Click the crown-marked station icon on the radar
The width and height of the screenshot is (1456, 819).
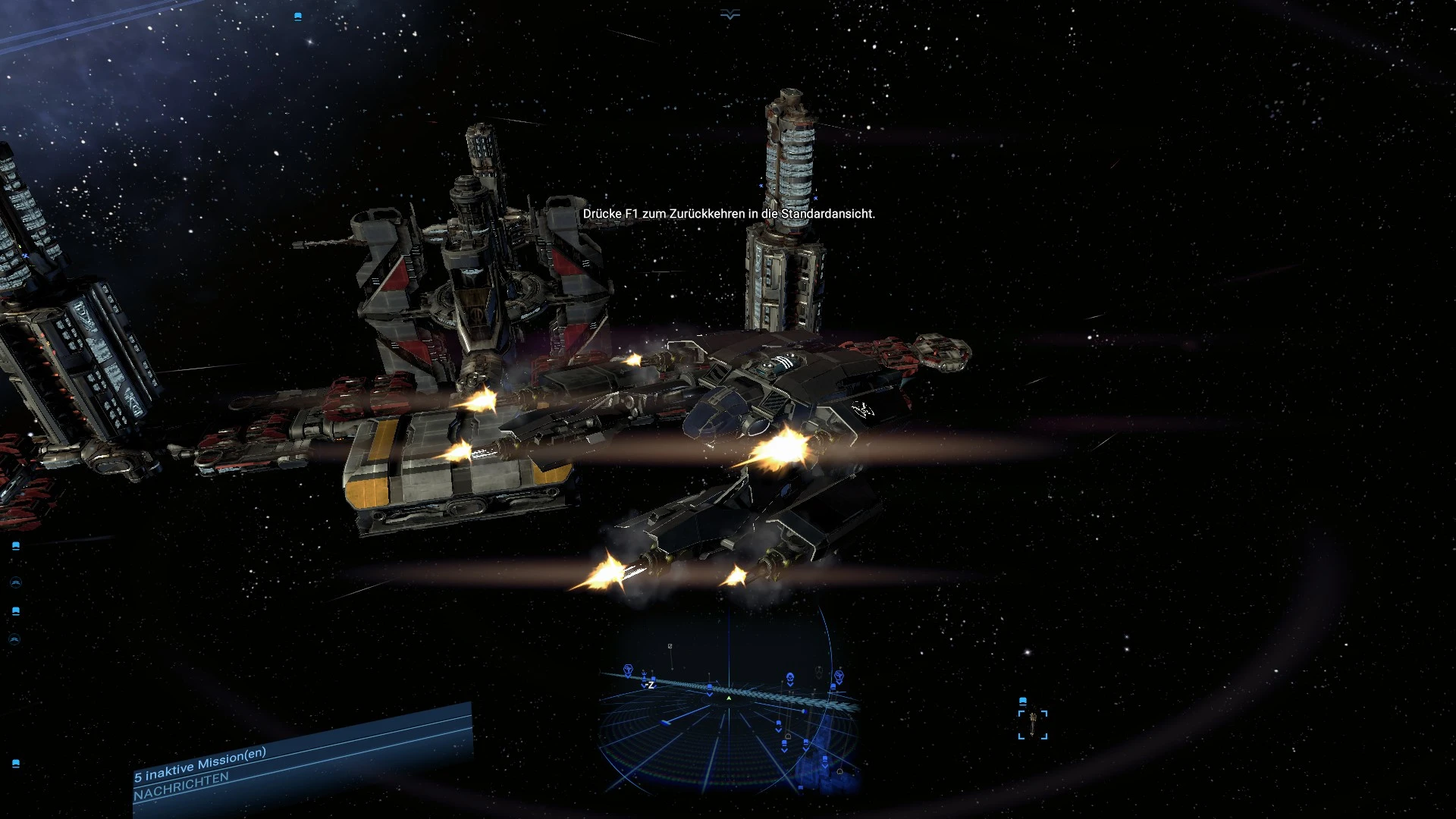click(x=644, y=674)
